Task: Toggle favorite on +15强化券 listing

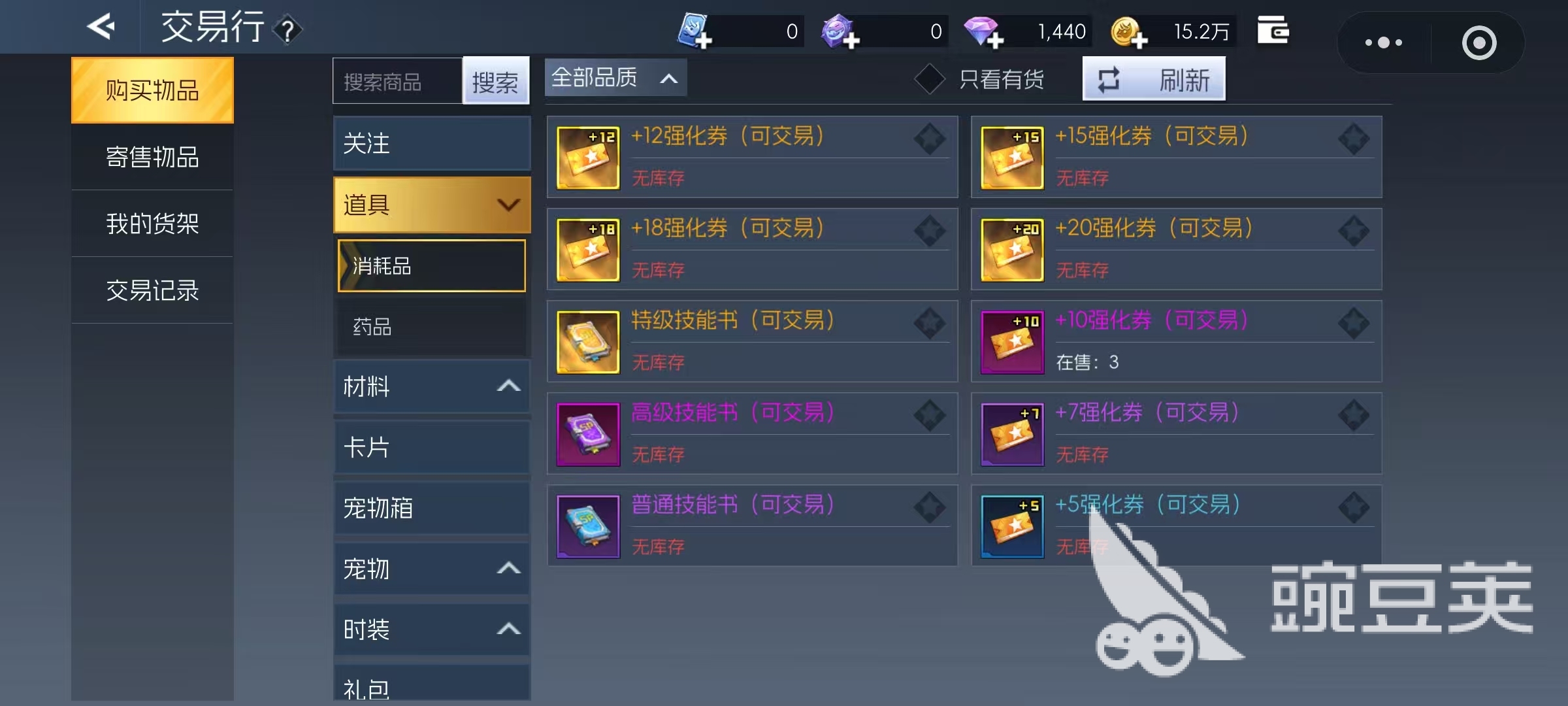Action: click(1355, 139)
